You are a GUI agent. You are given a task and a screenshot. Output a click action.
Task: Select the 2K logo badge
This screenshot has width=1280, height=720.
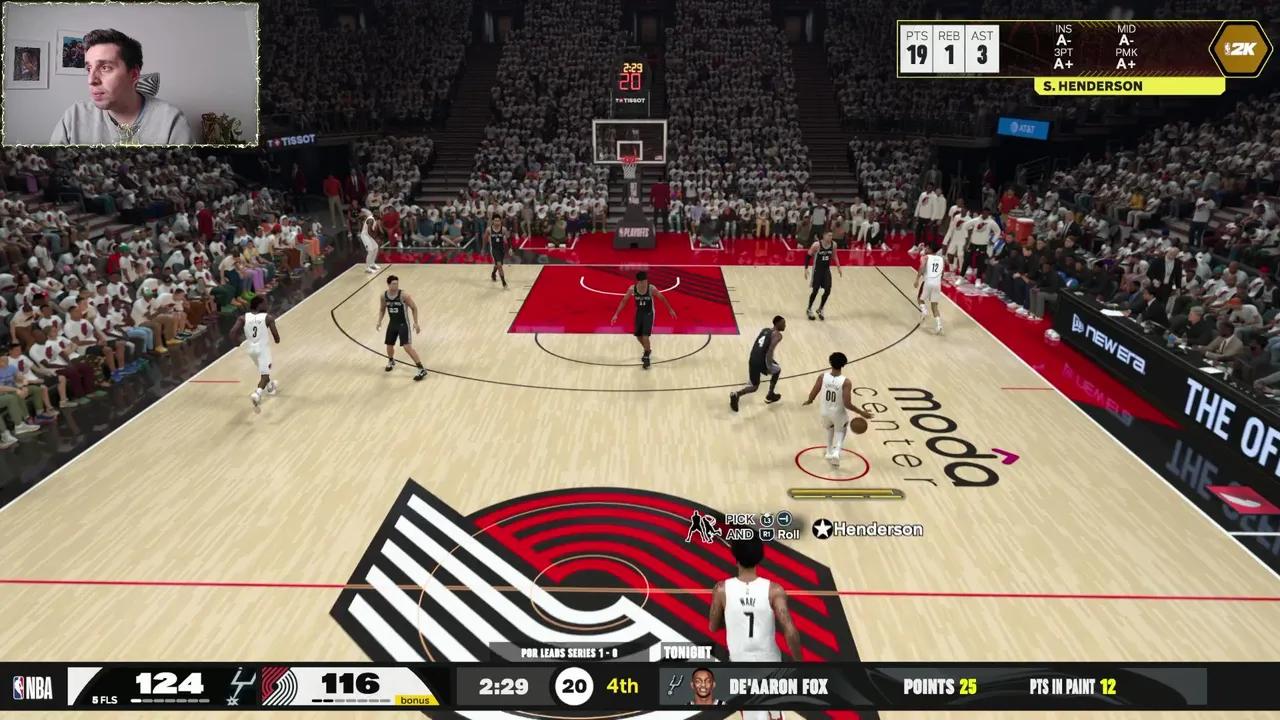click(x=1241, y=48)
